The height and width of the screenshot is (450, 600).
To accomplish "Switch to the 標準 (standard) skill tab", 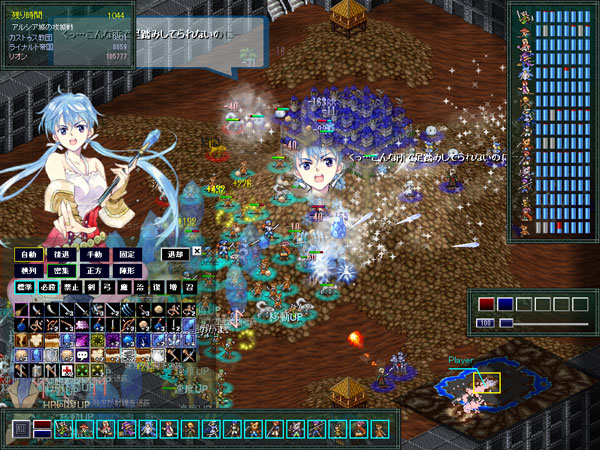I will [27, 287].
